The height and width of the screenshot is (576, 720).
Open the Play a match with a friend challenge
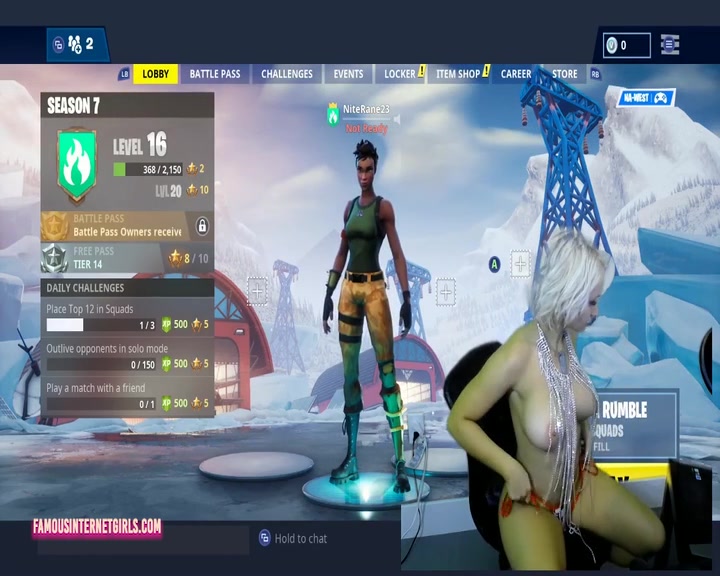click(x=127, y=396)
